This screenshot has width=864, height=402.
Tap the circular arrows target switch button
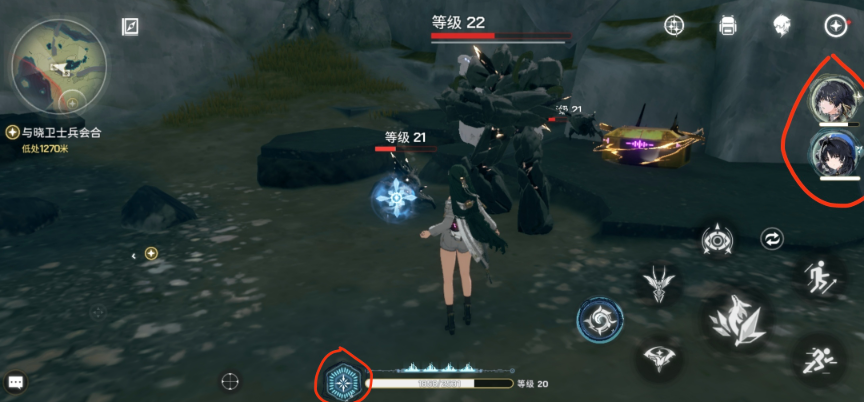pyautogui.click(x=772, y=239)
